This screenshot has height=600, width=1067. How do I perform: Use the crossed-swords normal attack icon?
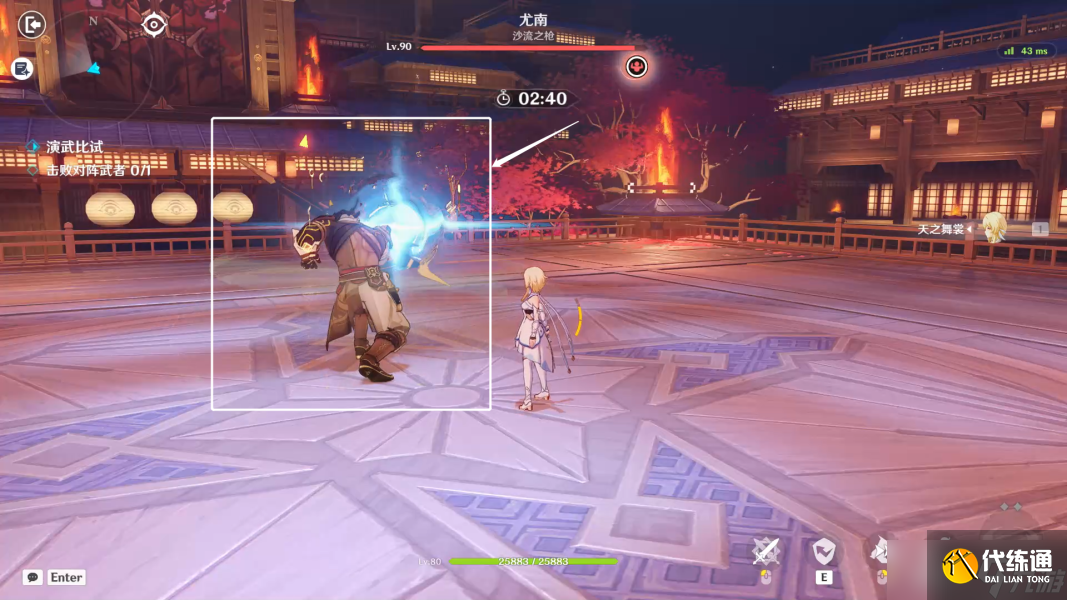[x=766, y=550]
